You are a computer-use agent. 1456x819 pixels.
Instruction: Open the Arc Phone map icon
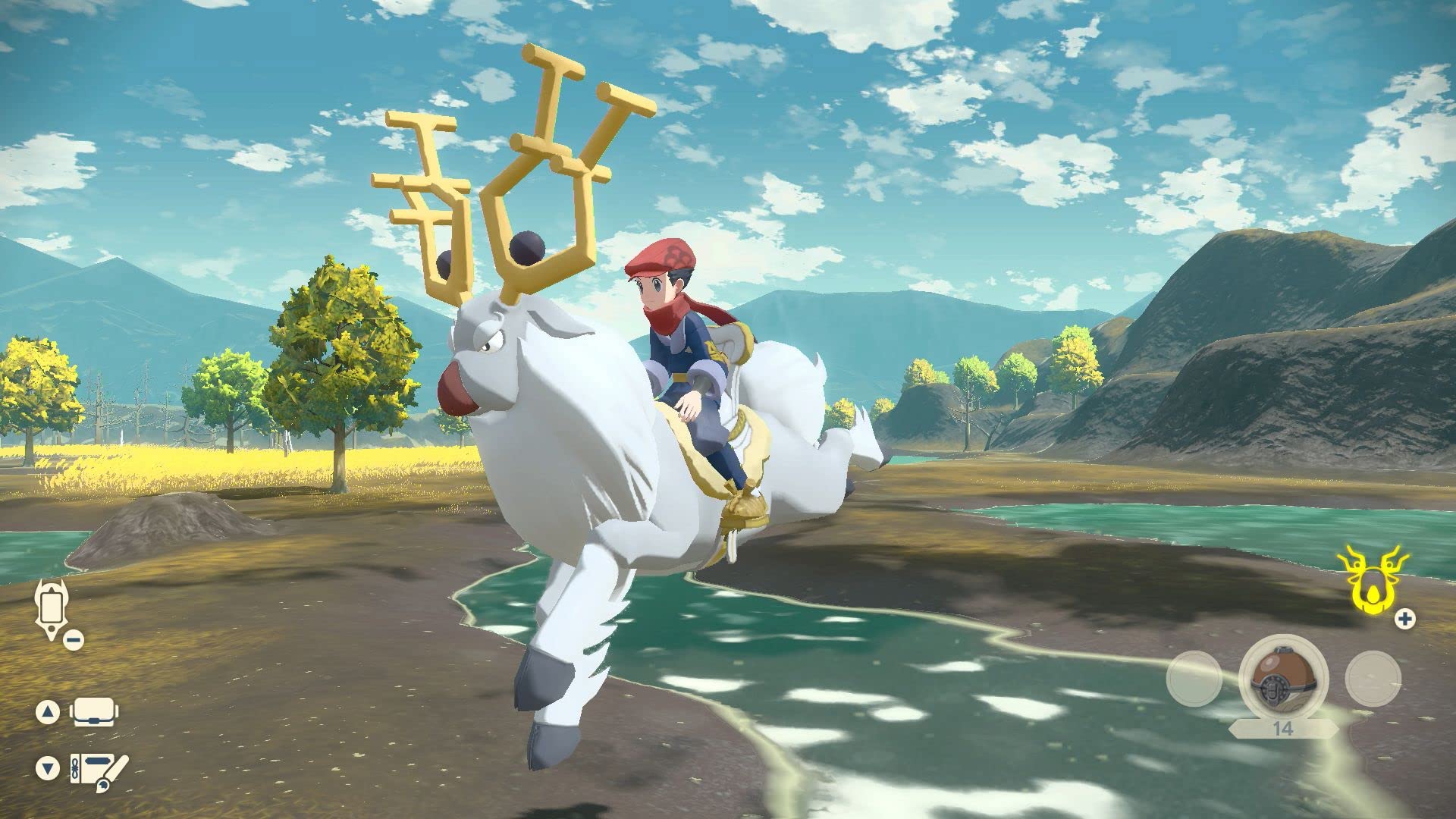tap(51, 607)
